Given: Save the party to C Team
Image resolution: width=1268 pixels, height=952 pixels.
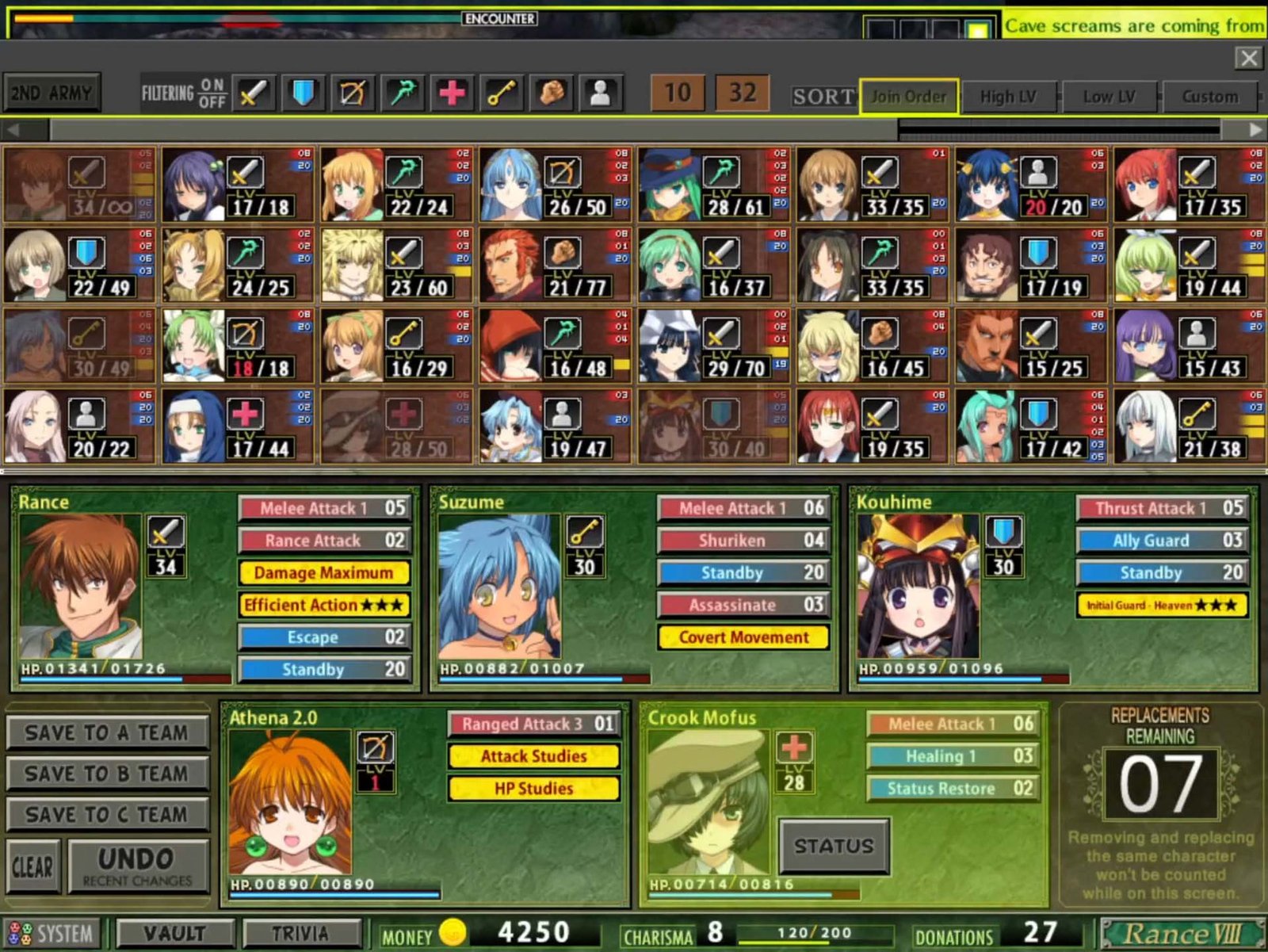Looking at the screenshot, I should [x=107, y=814].
